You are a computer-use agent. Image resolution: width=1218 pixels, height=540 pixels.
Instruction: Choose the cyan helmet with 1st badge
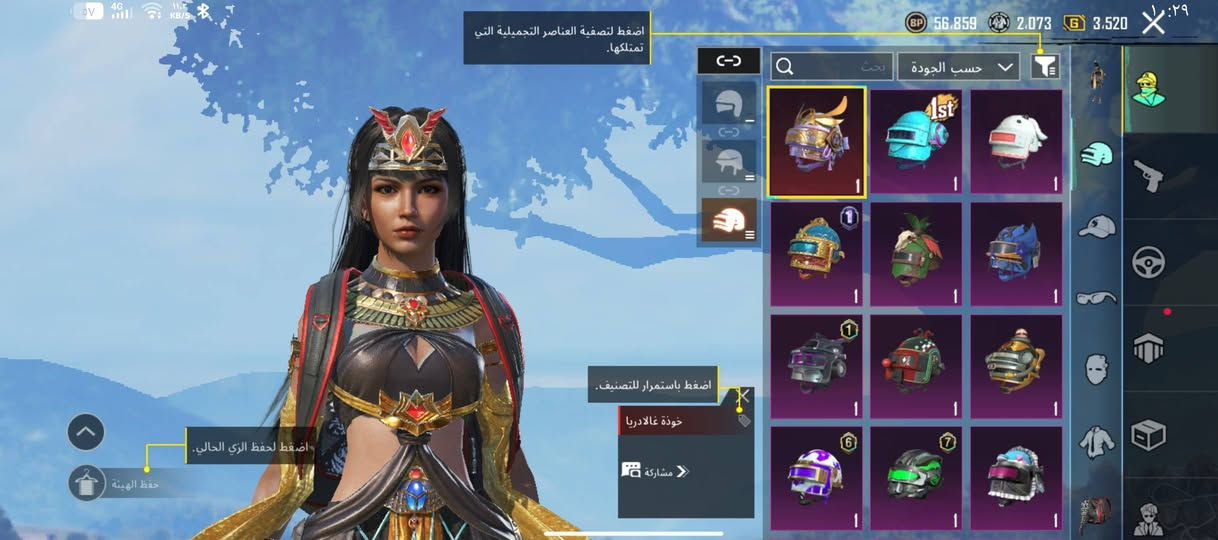(x=916, y=142)
